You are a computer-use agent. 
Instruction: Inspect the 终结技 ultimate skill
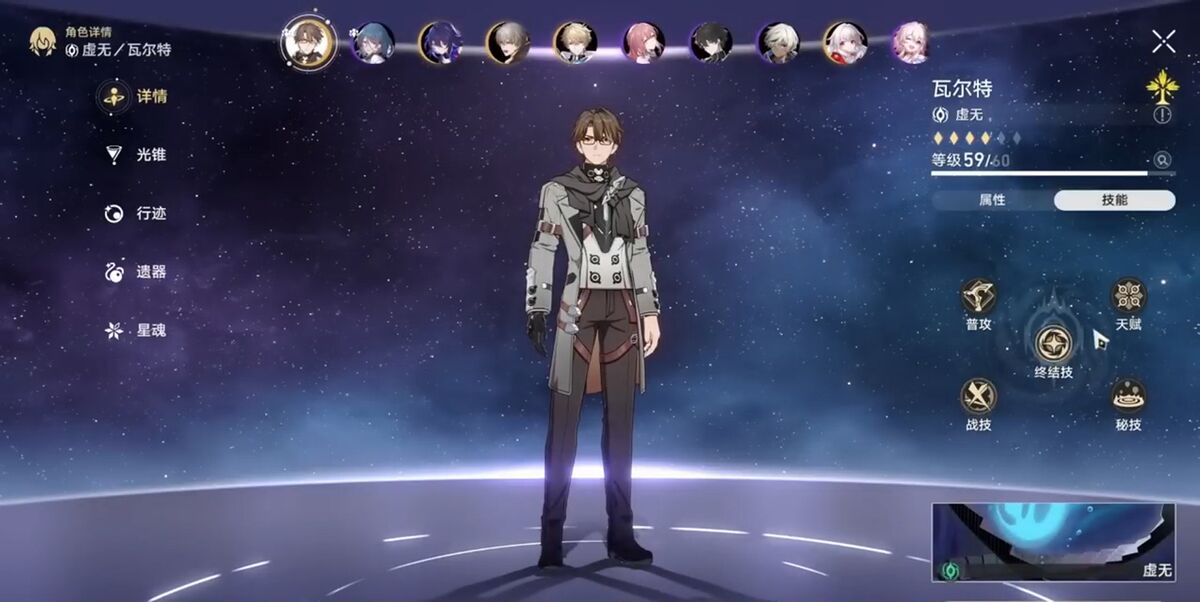click(1053, 345)
